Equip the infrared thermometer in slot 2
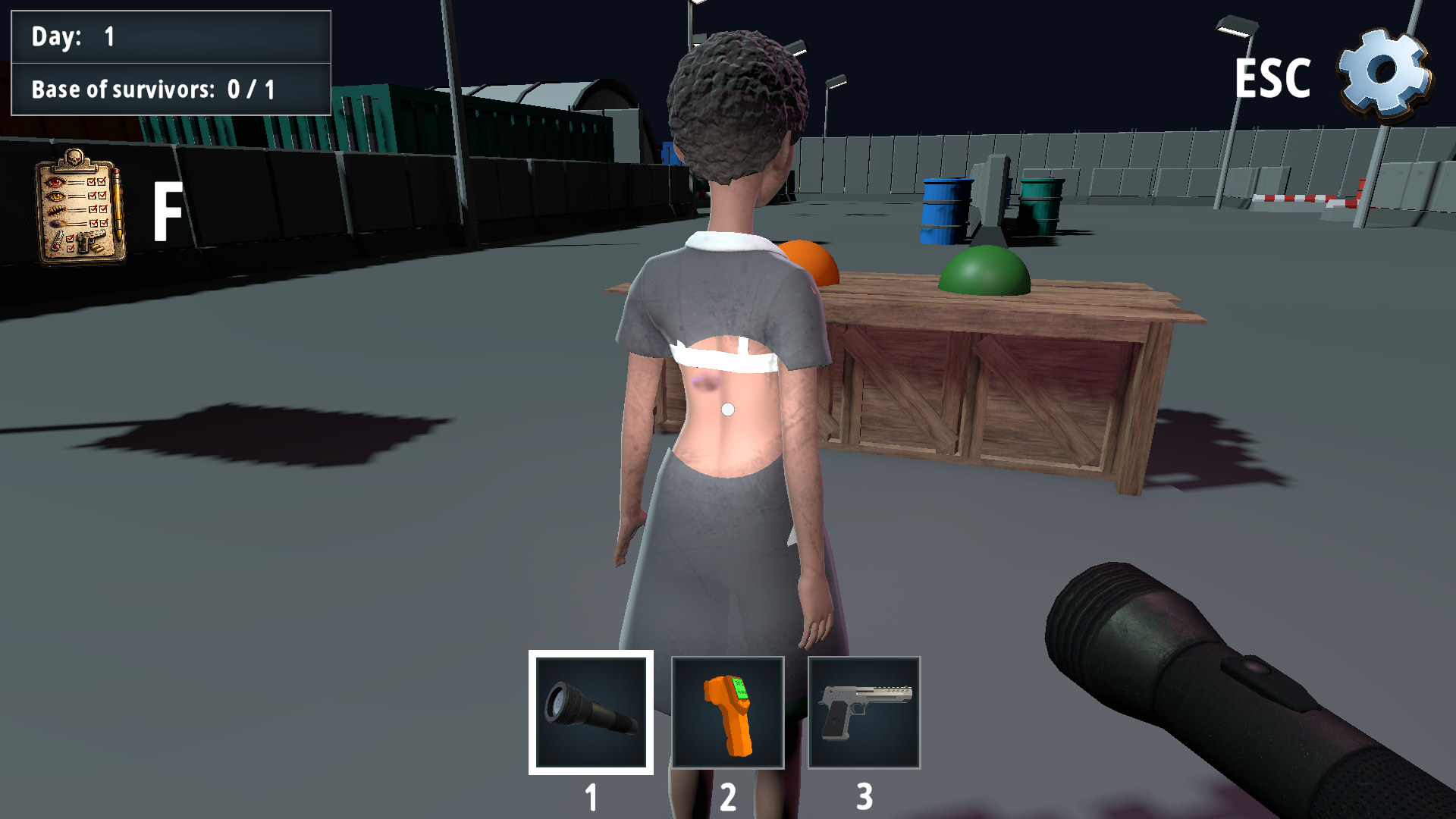This screenshot has height=819, width=1456. 728,710
